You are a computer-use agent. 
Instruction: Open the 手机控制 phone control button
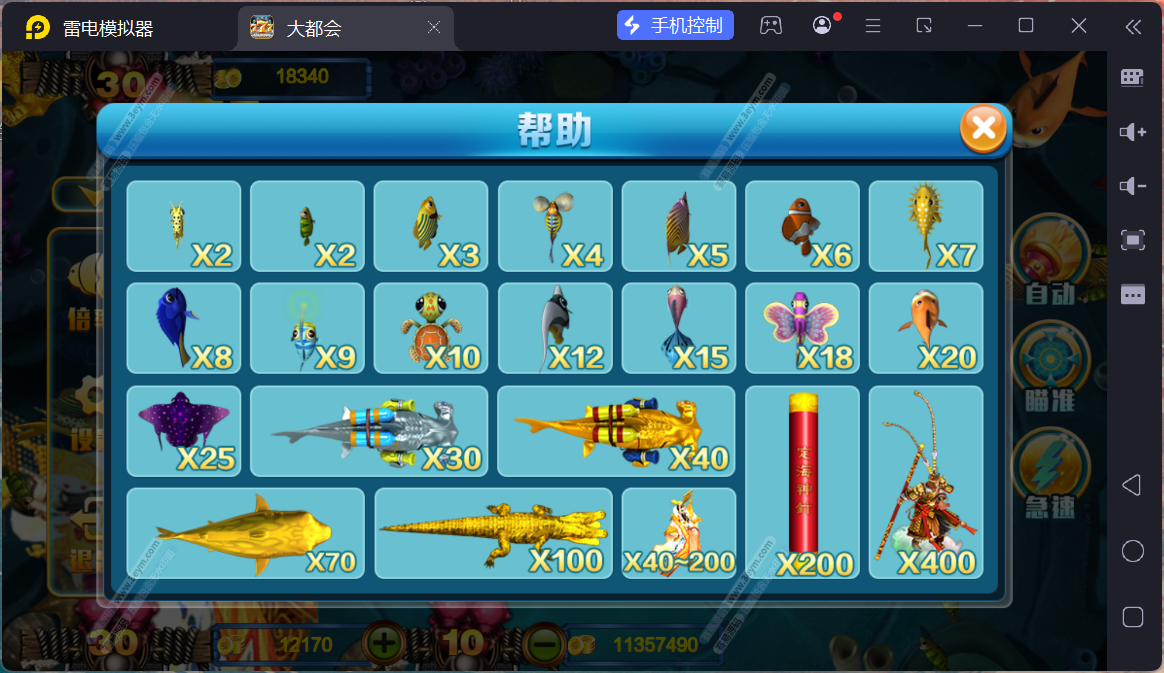tap(676, 26)
